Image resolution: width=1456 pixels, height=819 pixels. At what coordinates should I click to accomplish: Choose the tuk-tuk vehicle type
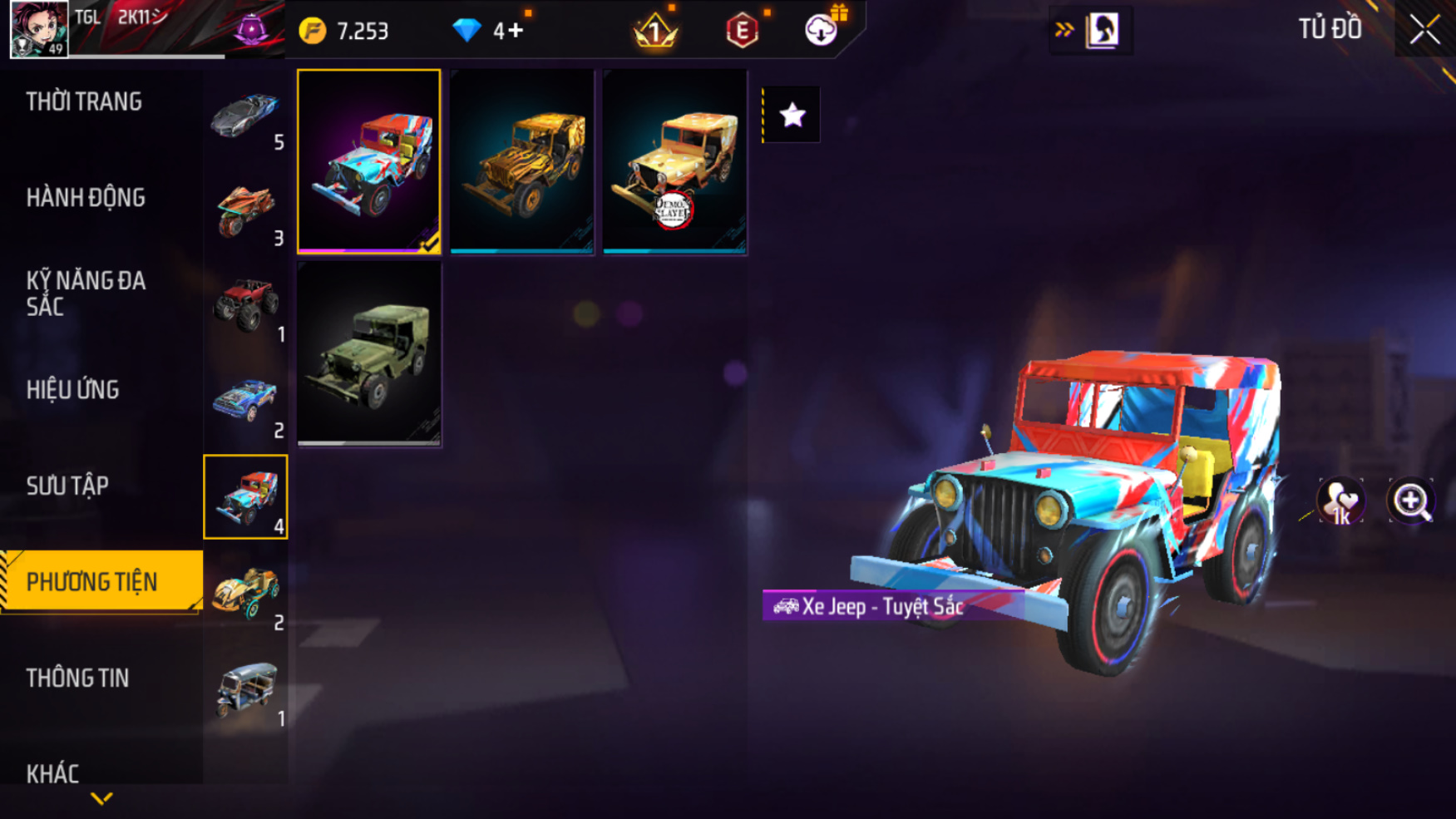[245, 690]
